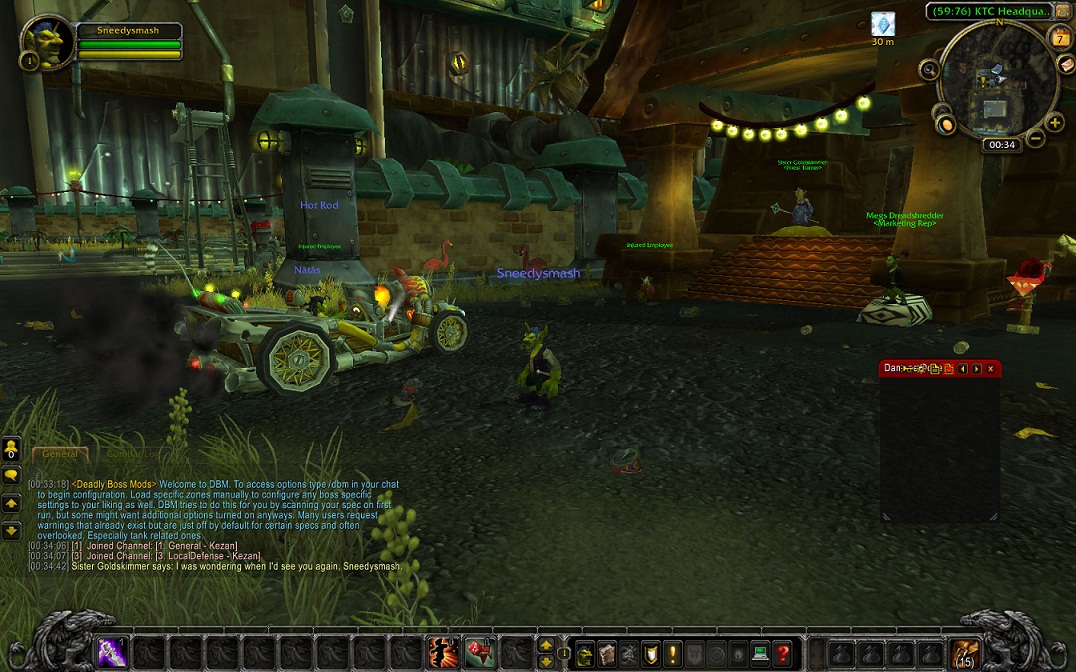Close the damage meter window
This screenshot has width=1076, height=672.
click(x=991, y=369)
